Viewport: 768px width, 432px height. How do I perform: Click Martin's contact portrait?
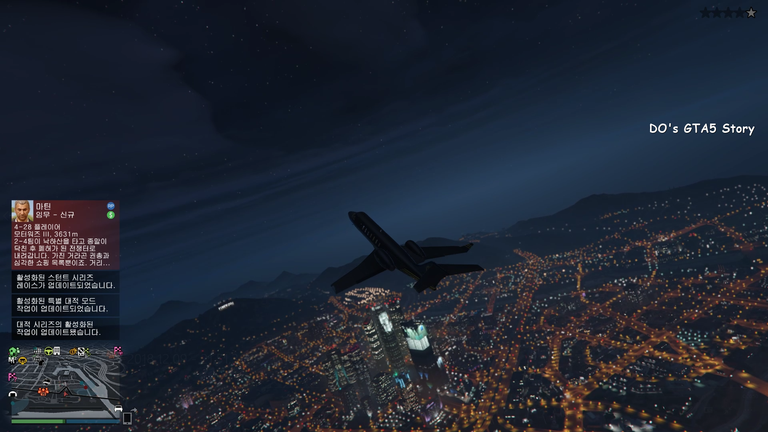22,211
